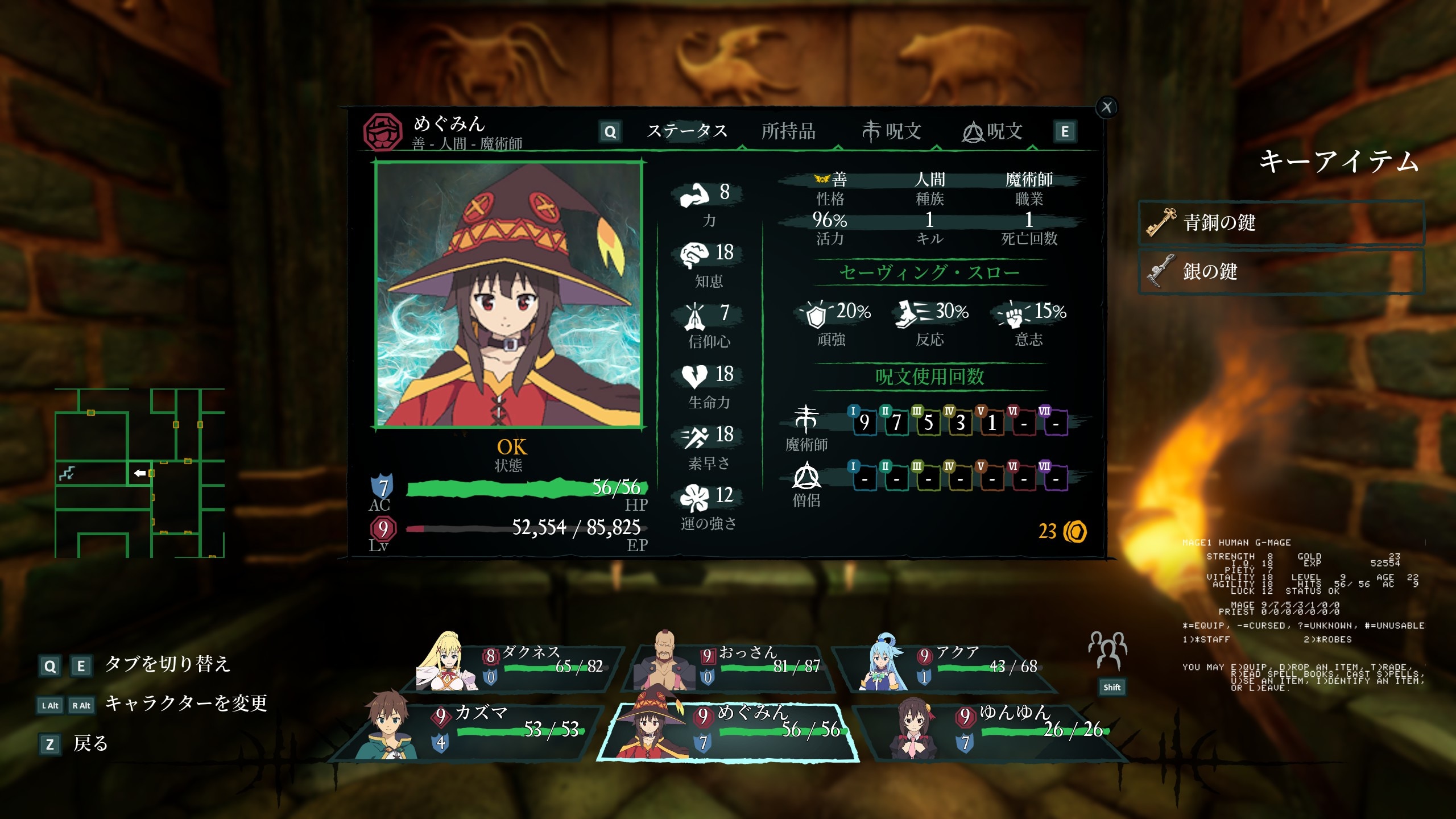Switch to the ステータス tab
This screenshot has width=1456, height=819.
point(687,131)
